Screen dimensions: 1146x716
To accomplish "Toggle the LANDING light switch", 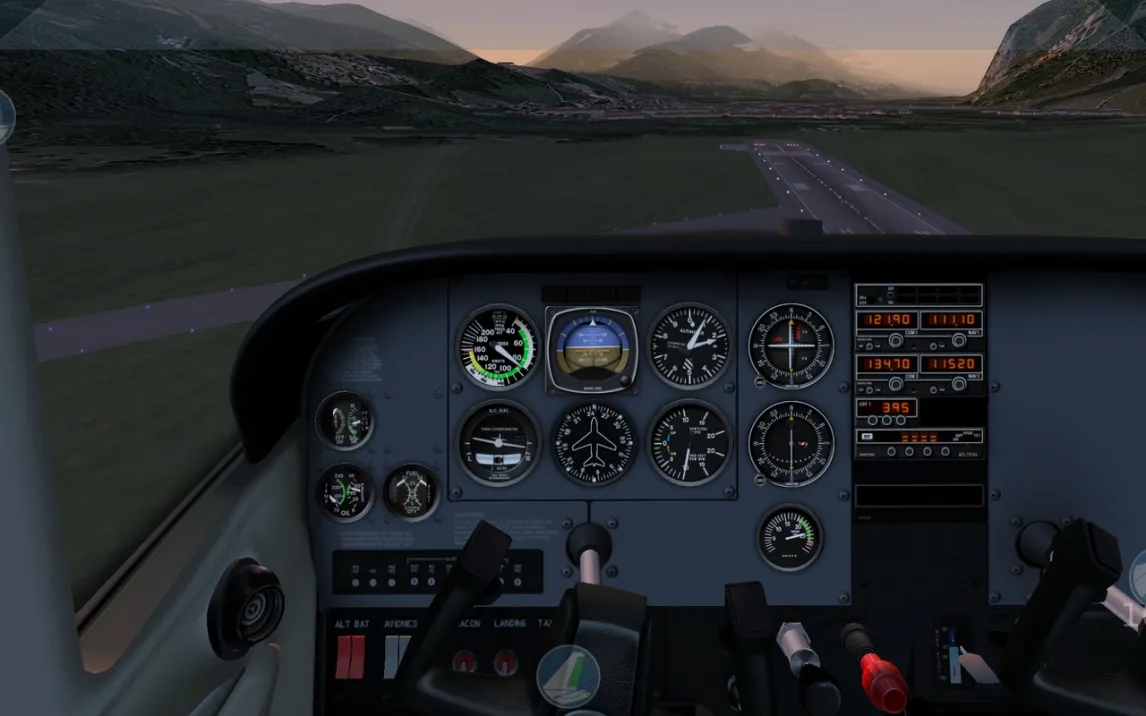I will pyautogui.click(x=506, y=661).
